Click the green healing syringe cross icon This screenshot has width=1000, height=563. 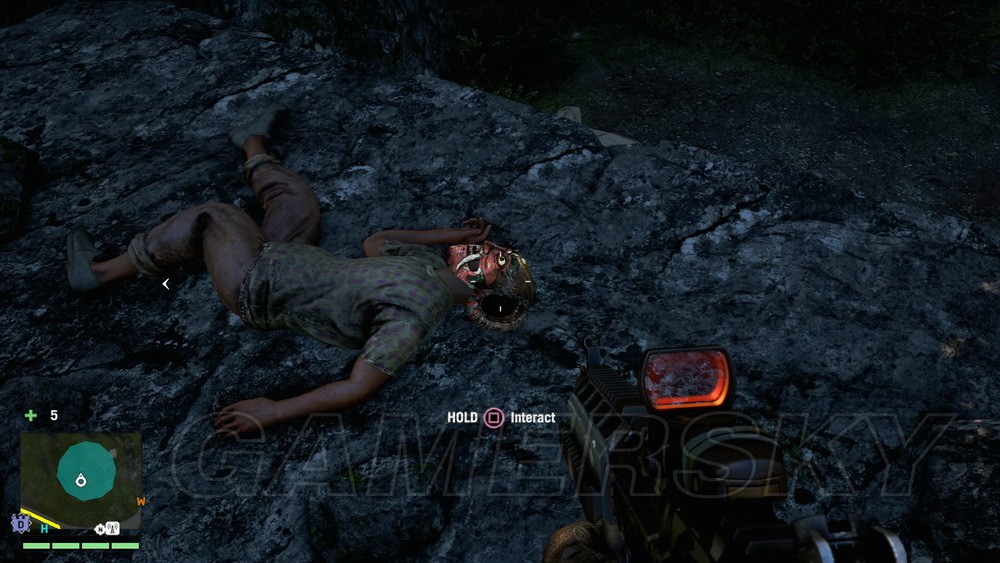31,415
